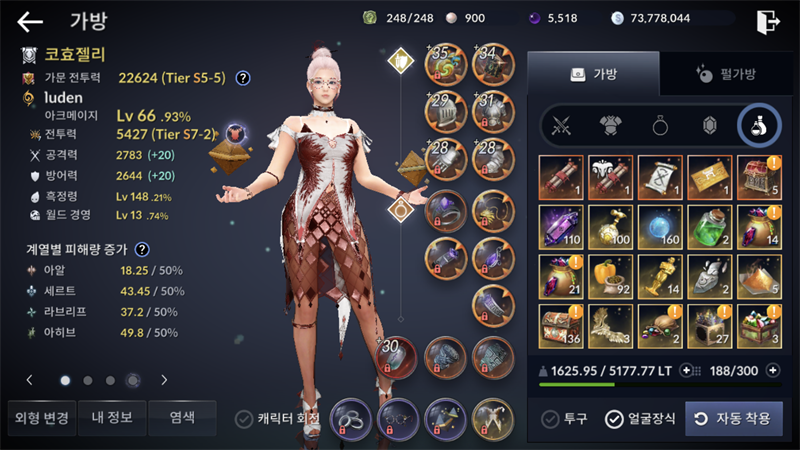Filter bag by crossed swords weapons
The height and width of the screenshot is (450, 800).
tap(563, 126)
